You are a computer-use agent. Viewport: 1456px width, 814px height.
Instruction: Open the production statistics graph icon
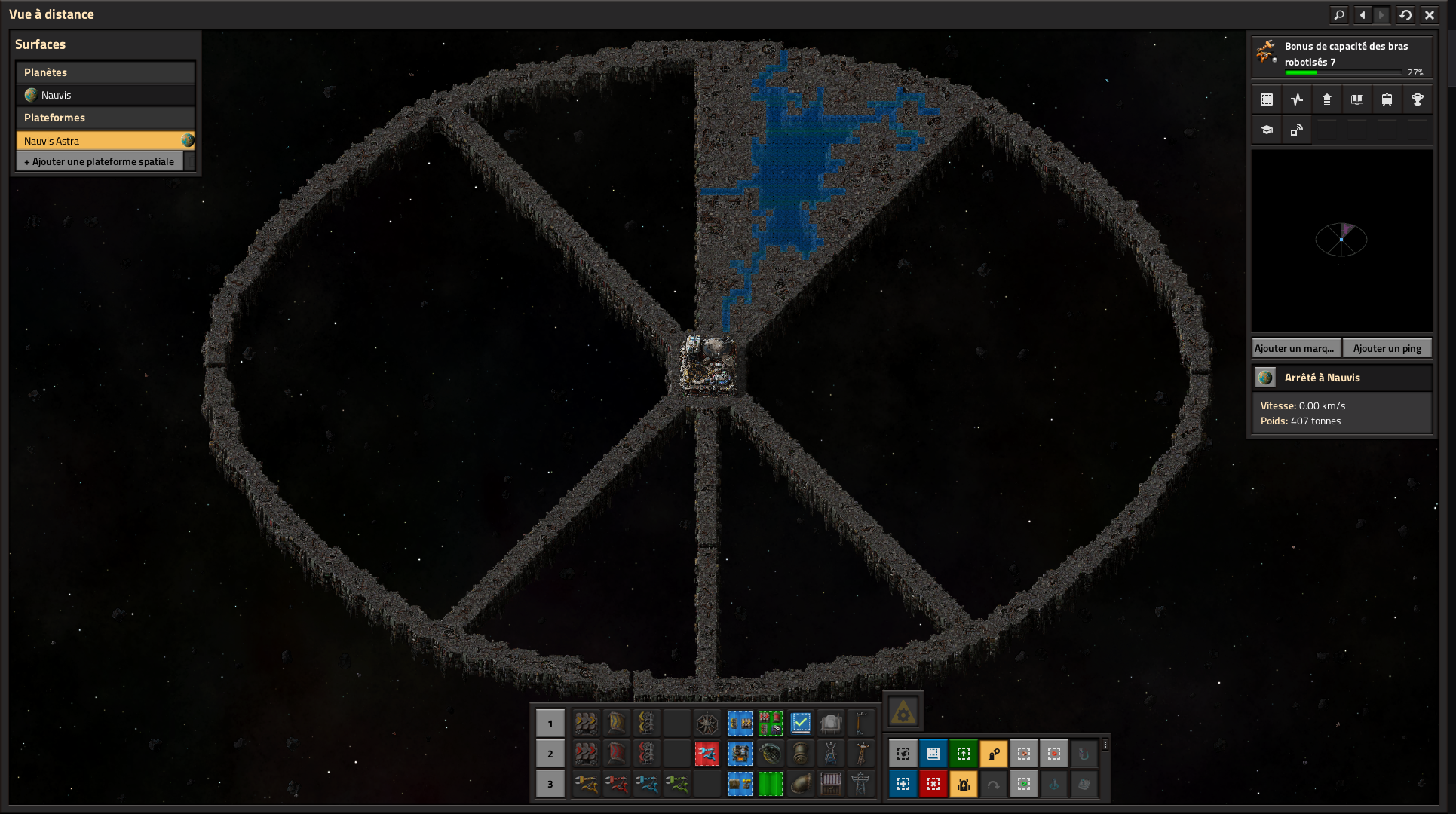(x=1297, y=99)
